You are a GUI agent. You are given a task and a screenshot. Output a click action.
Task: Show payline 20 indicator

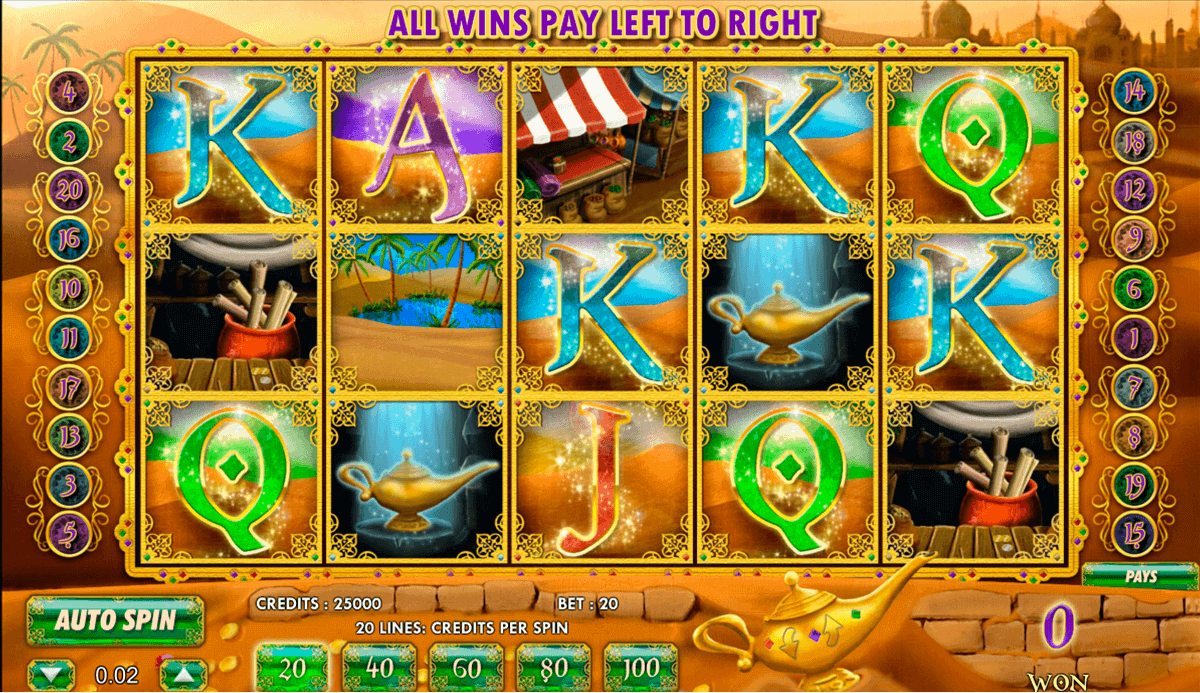click(69, 190)
